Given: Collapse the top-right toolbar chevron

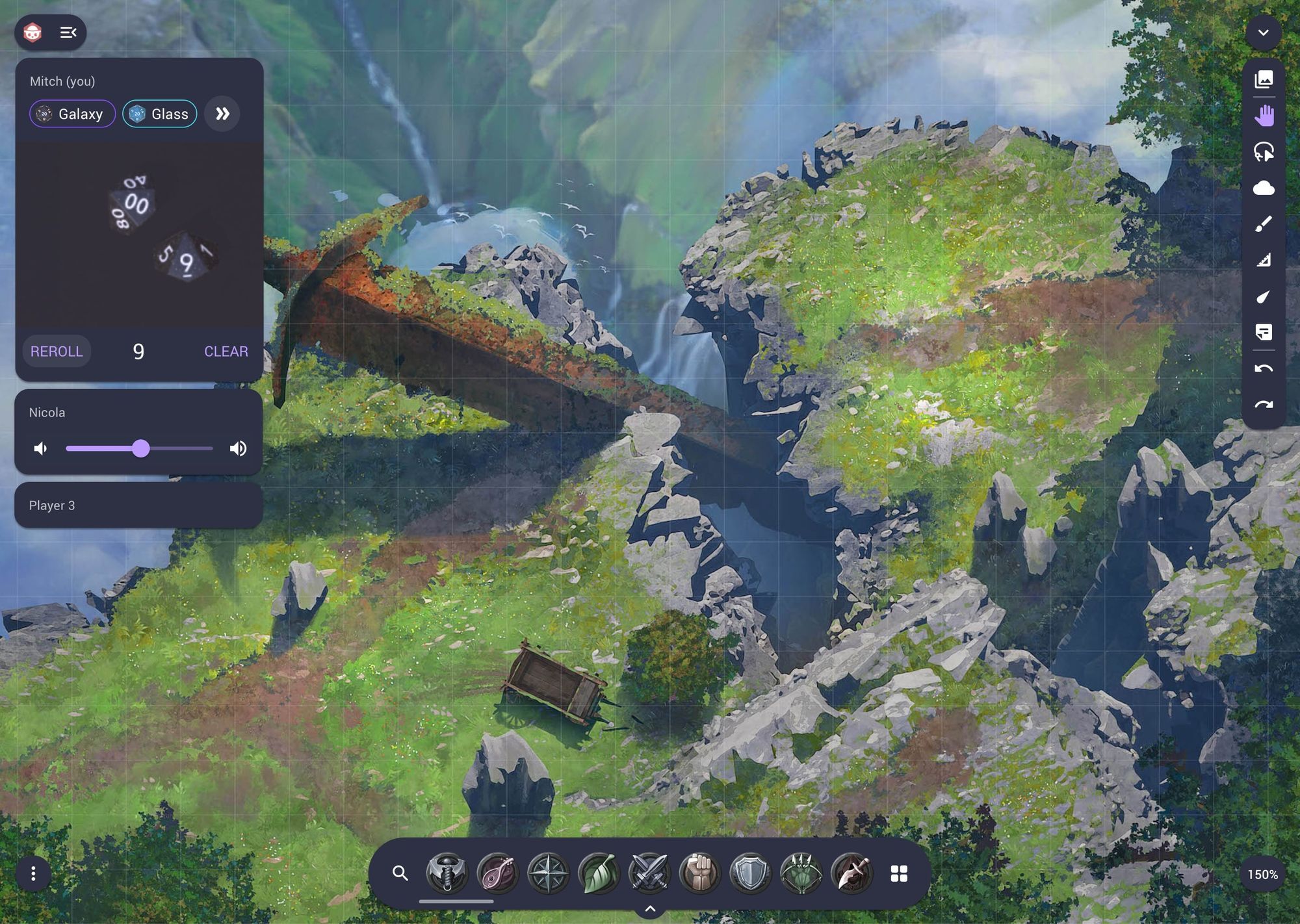Looking at the screenshot, I should pos(1264,32).
